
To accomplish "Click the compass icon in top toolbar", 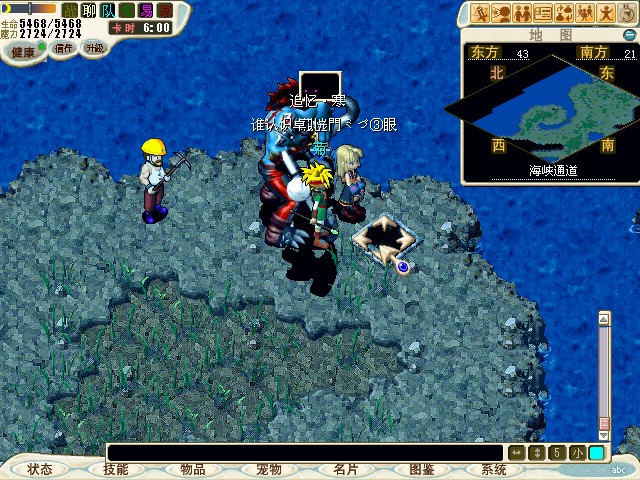I will coord(629,13).
